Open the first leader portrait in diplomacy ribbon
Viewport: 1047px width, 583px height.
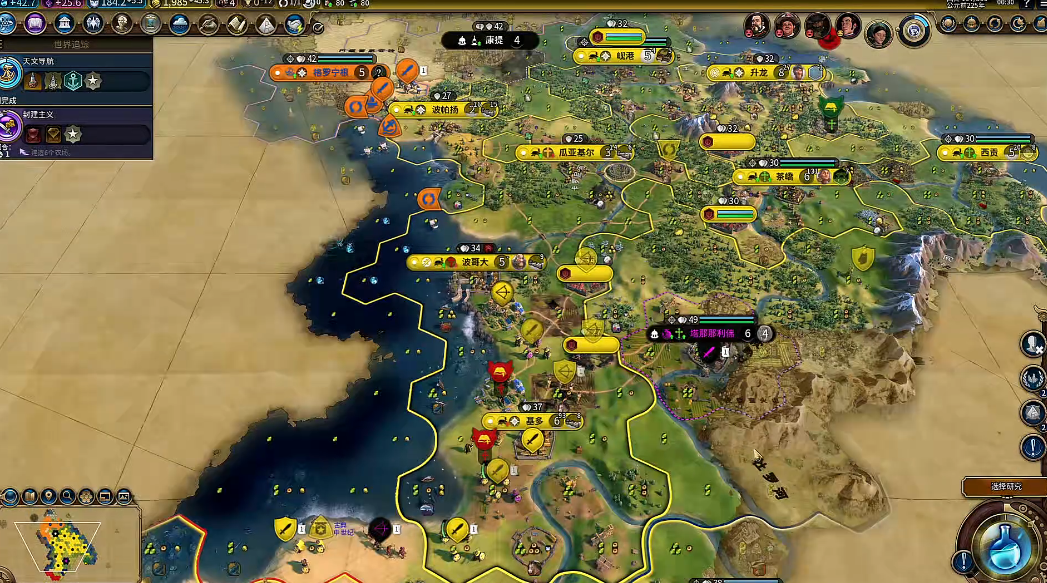click(757, 25)
